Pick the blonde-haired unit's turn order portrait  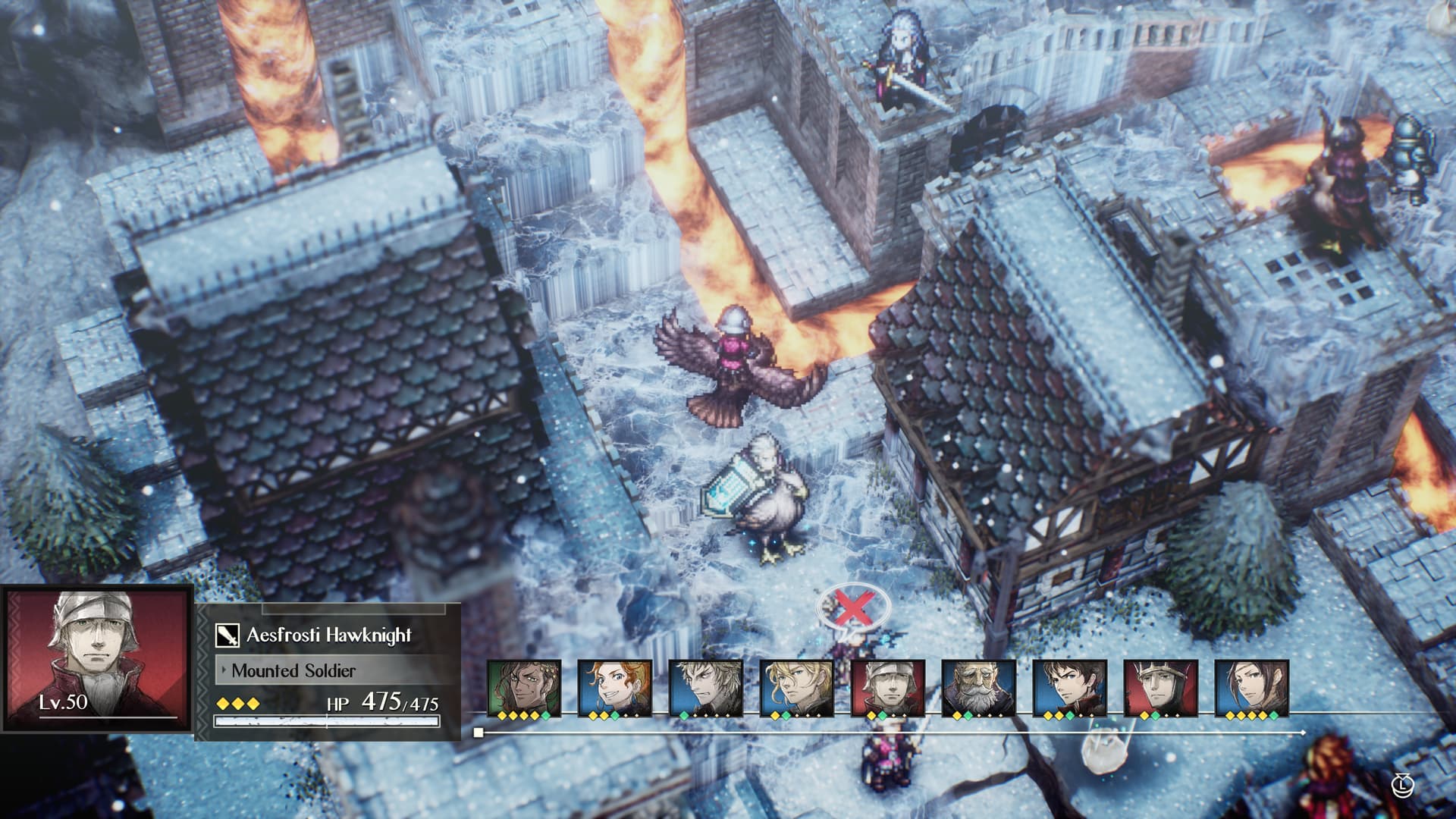tap(796, 687)
